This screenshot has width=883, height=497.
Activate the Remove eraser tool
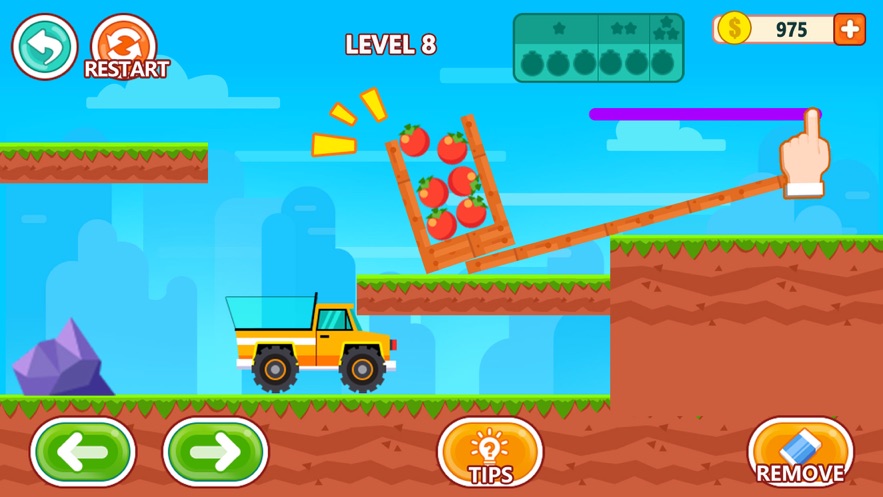(x=800, y=452)
